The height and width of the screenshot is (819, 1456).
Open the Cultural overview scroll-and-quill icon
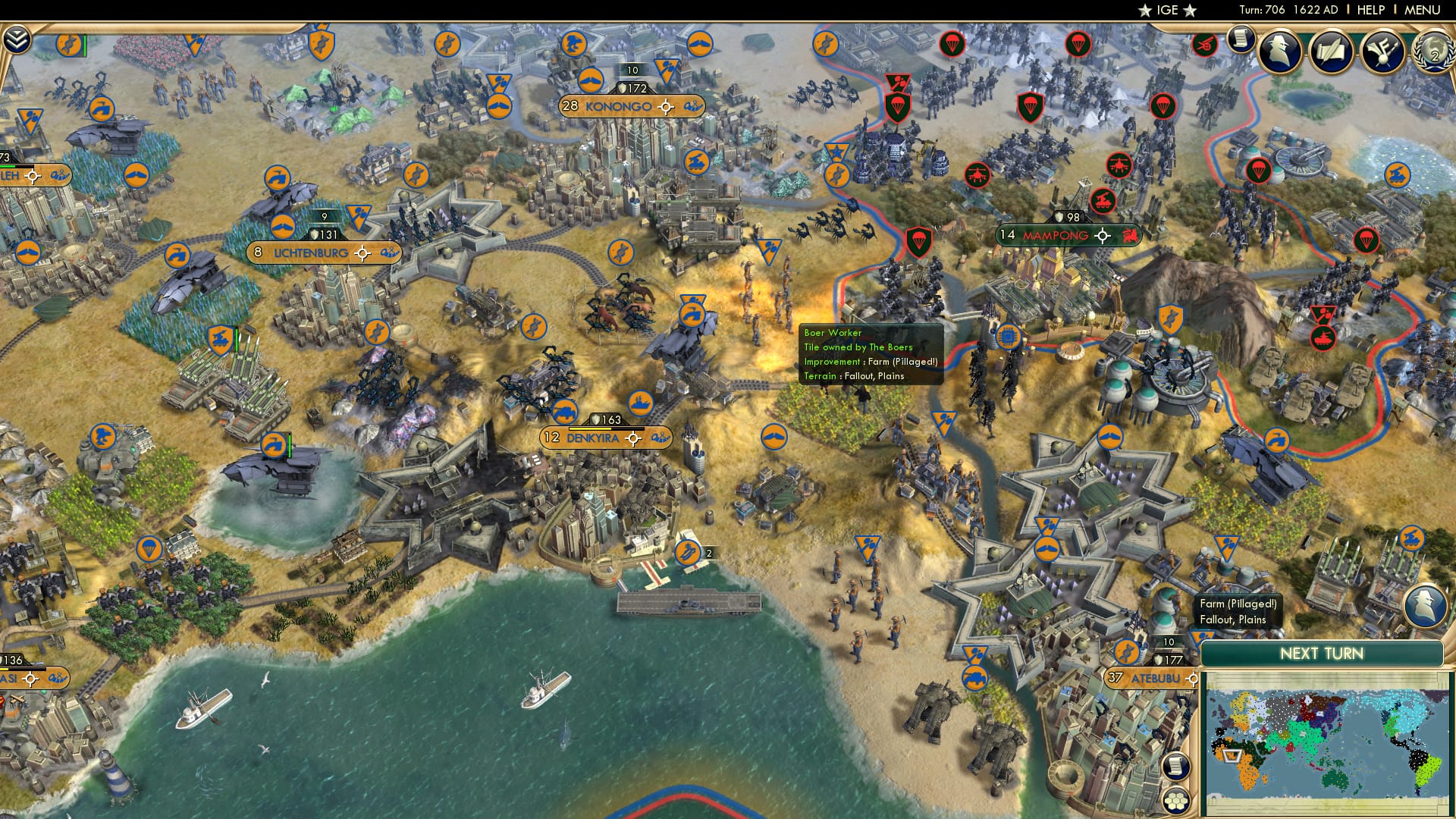pyautogui.click(x=1332, y=50)
